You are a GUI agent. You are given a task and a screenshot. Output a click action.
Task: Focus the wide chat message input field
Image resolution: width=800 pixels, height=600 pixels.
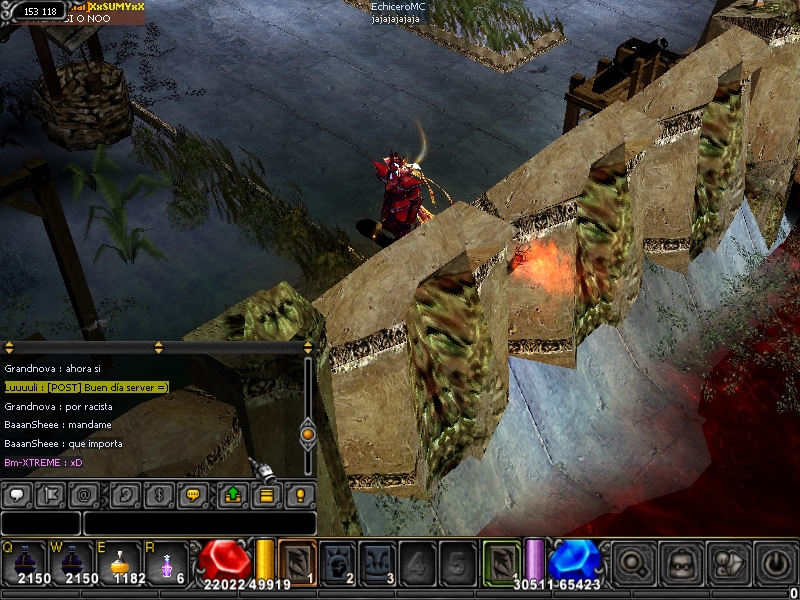(200, 523)
